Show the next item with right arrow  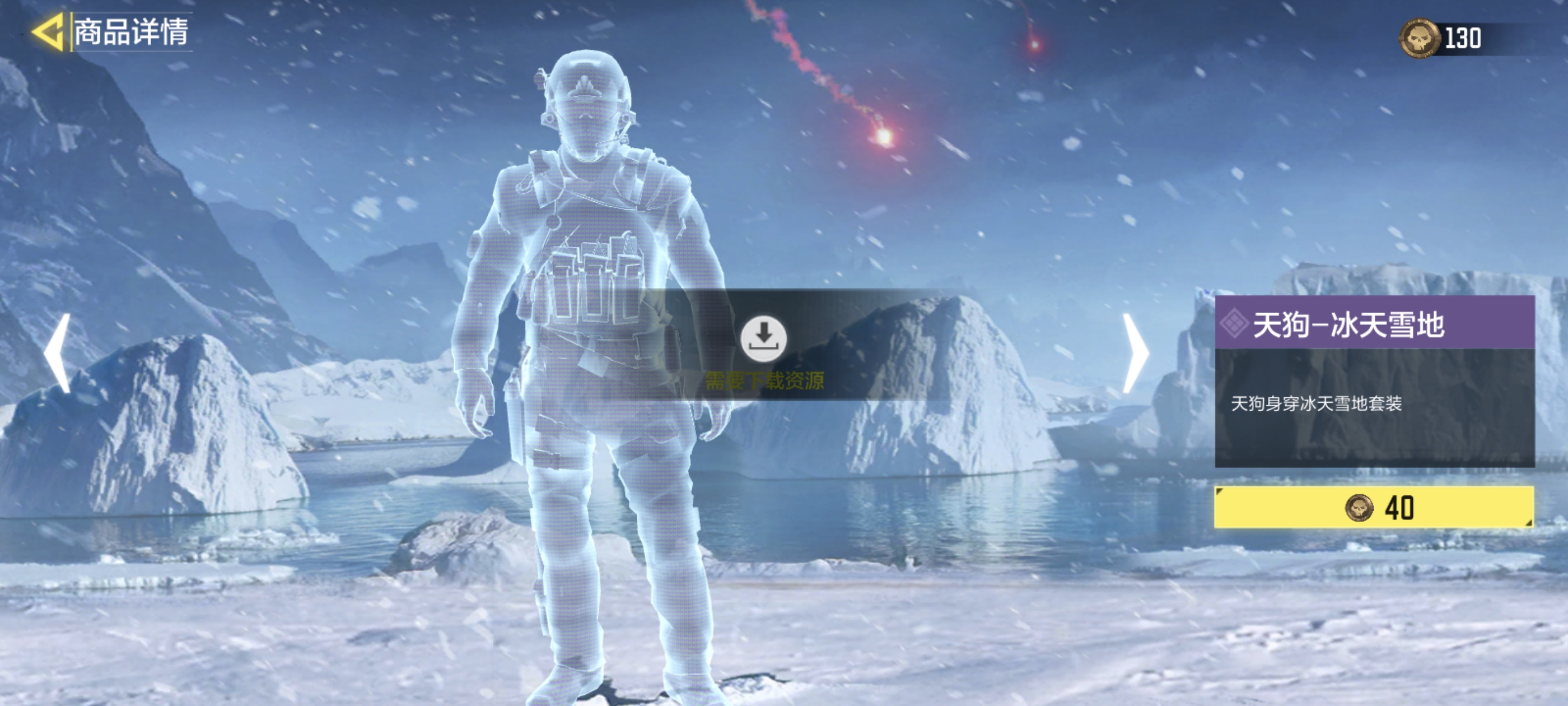[1135, 352]
